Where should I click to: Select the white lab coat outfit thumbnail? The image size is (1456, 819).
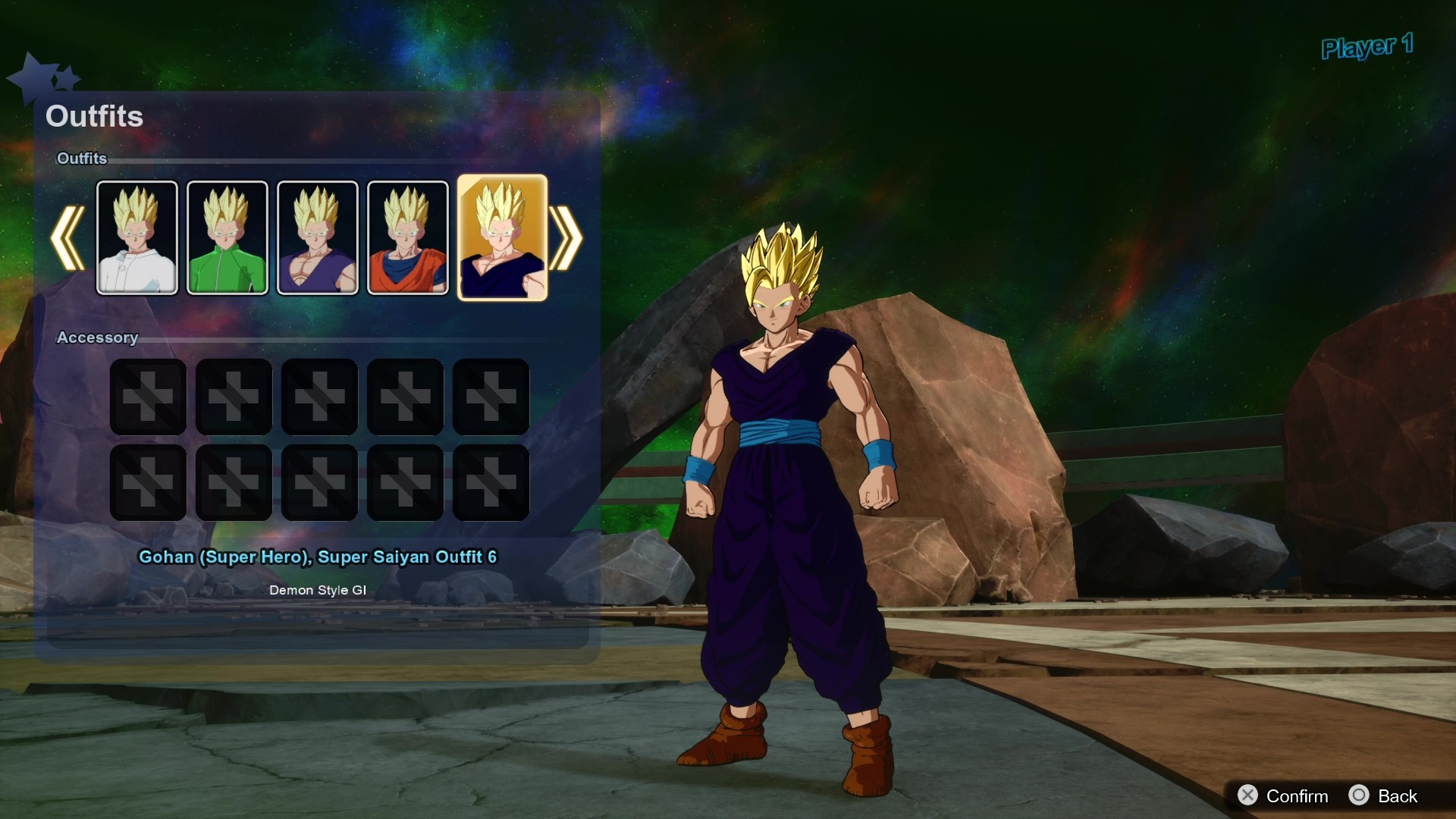coord(137,237)
